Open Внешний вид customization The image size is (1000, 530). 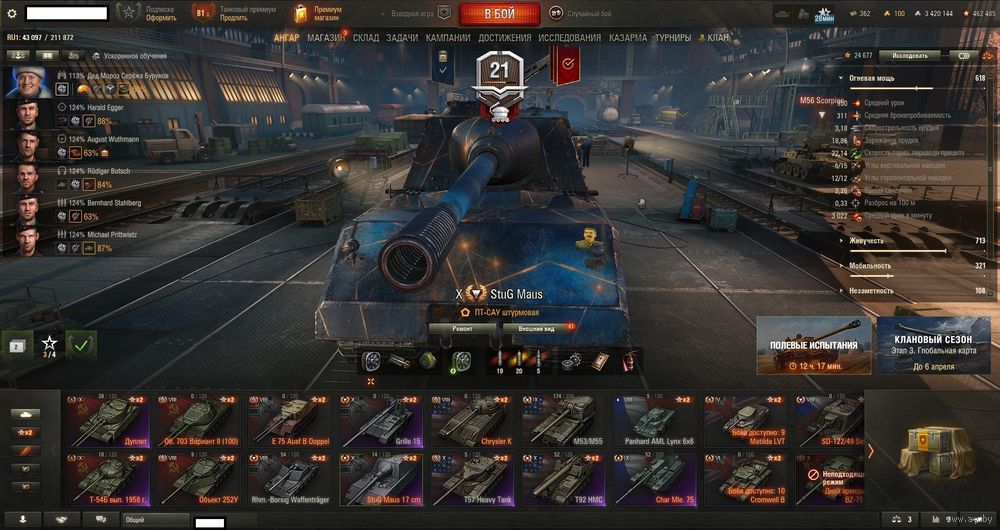click(537, 327)
